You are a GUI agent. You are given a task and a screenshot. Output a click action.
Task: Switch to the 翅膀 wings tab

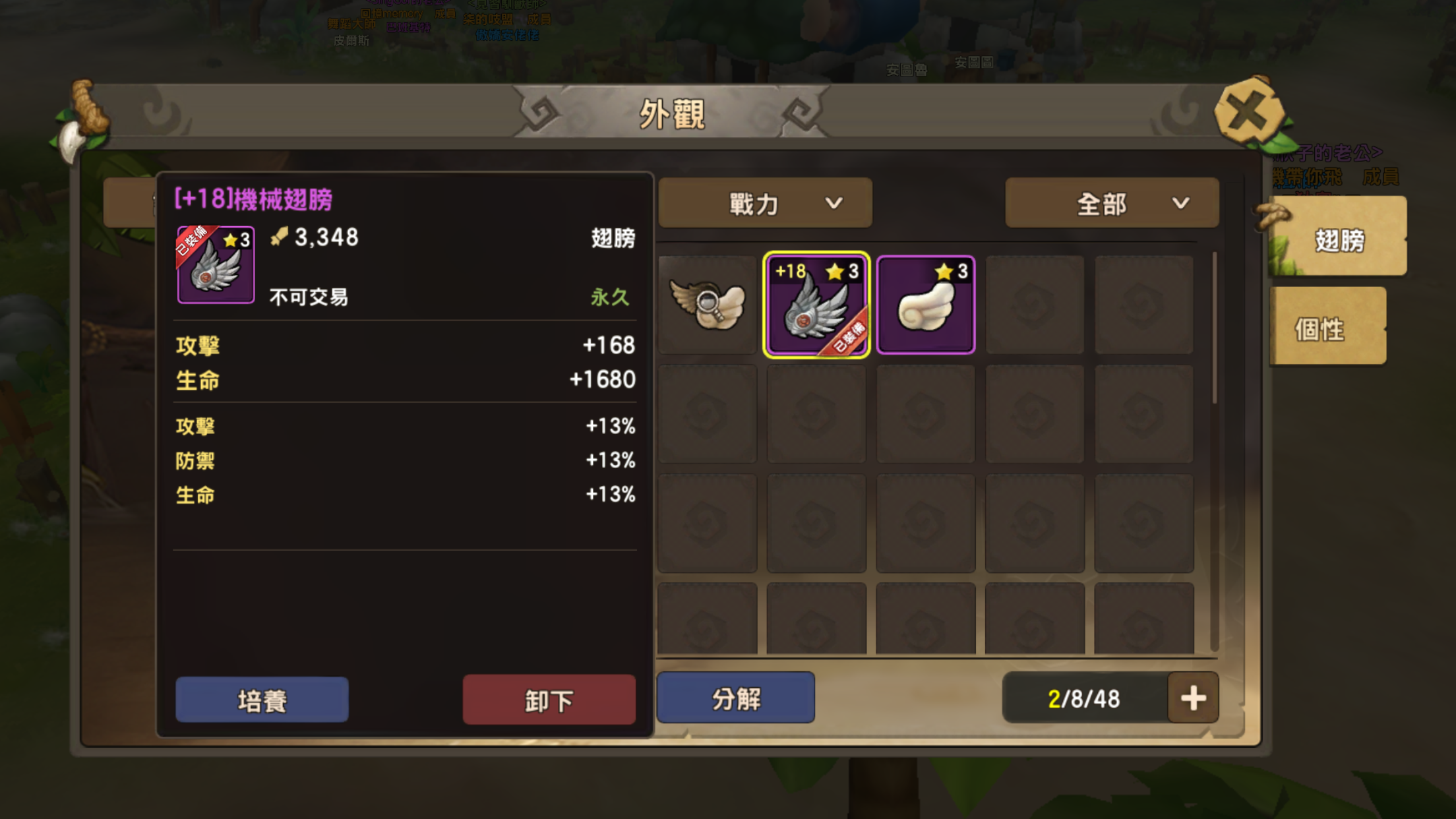click(x=1338, y=239)
